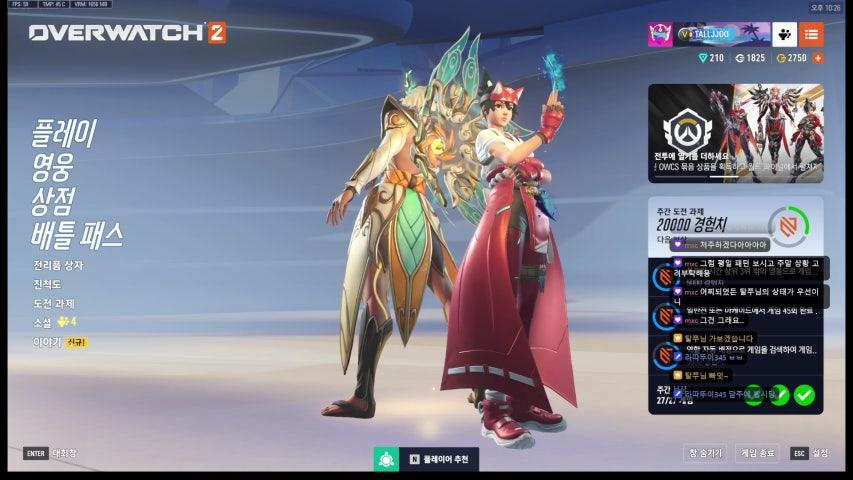Open 도전 과제 (Challenges) from the menu

(54, 304)
